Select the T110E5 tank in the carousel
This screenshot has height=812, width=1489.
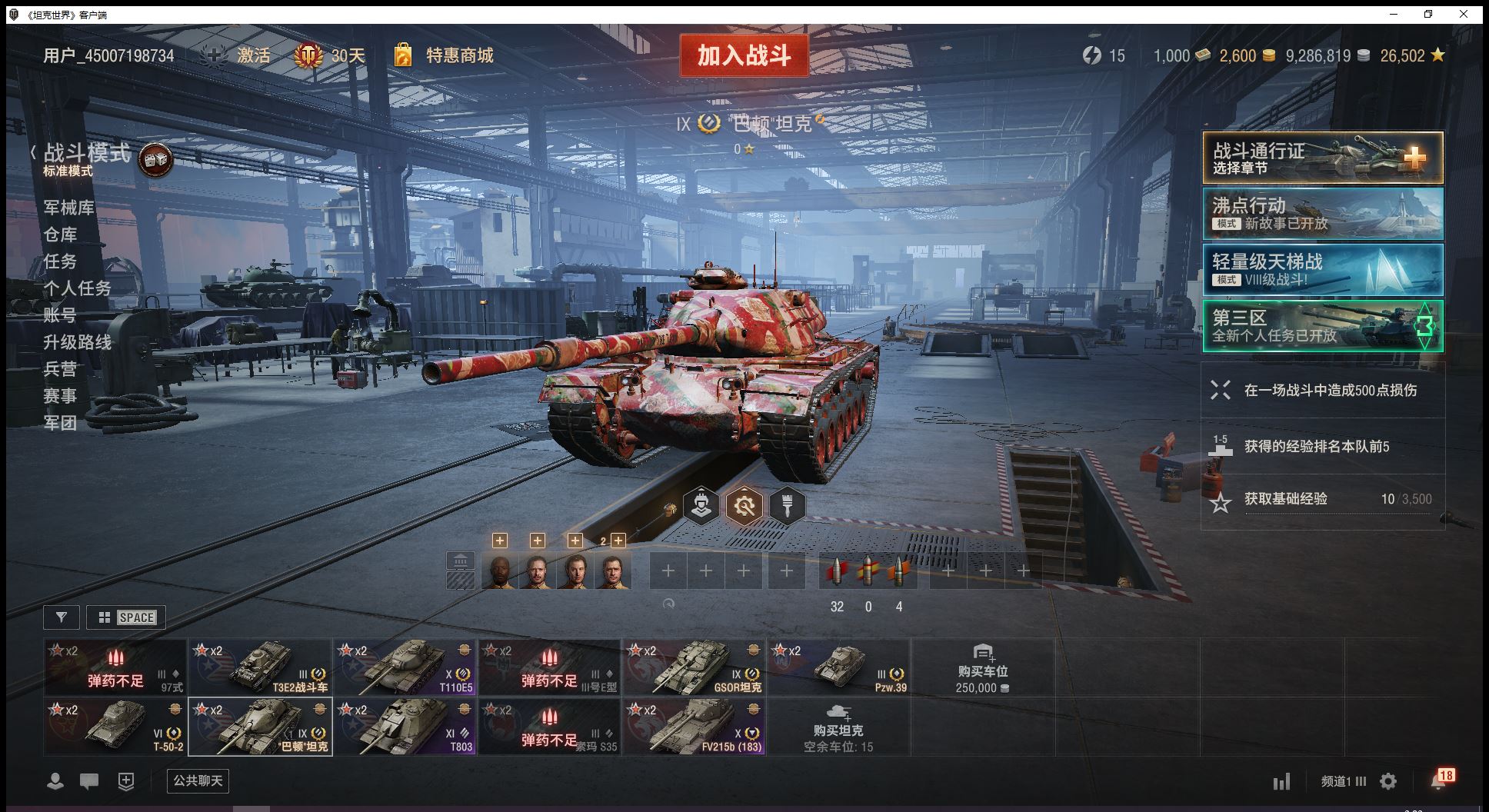point(405,667)
